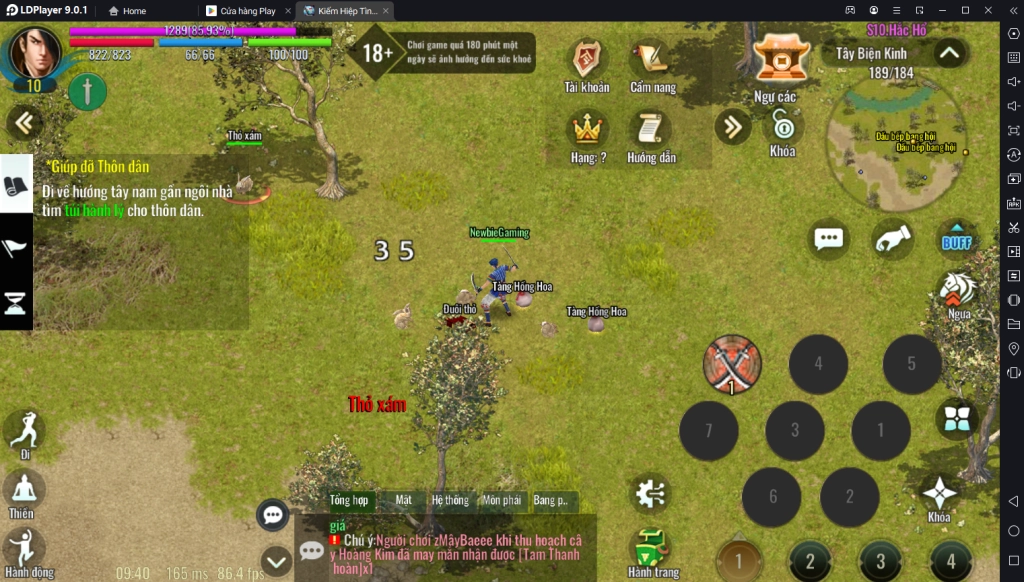The width and height of the screenshot is (1024, 582).
Task: Start meditation with the Thiền button
Action: pyautogui.click(x=22, y=491)
